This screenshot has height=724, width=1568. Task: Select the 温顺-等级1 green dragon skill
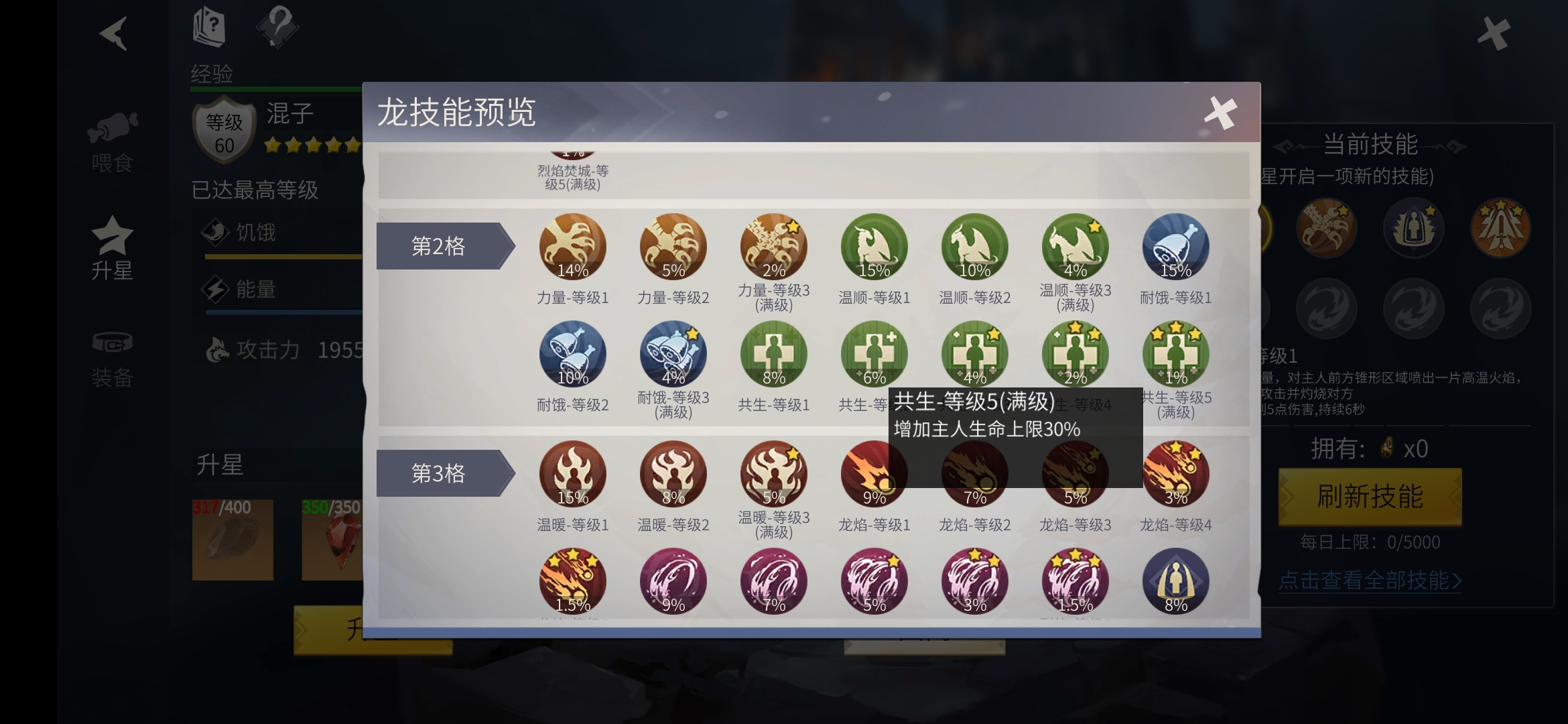coord(873,246)
